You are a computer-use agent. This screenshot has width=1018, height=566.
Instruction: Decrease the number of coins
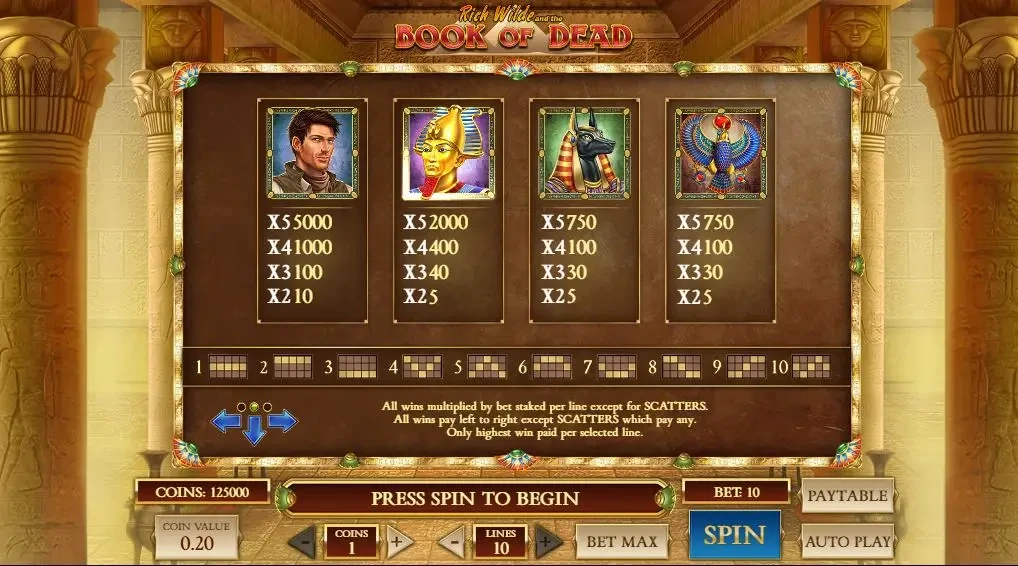(302, 542)
